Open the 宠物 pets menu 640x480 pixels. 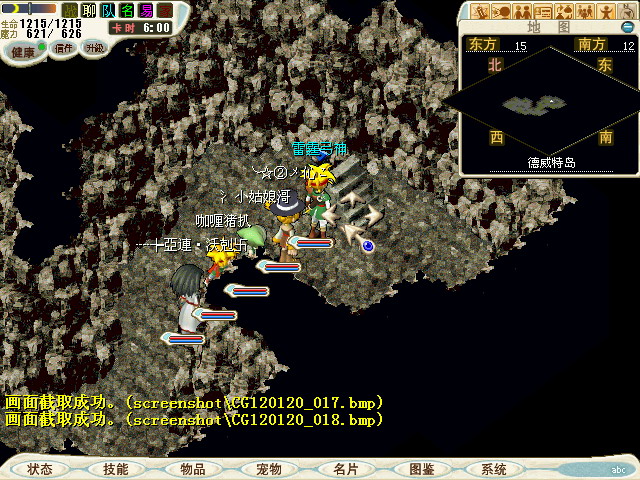[268, 469]
